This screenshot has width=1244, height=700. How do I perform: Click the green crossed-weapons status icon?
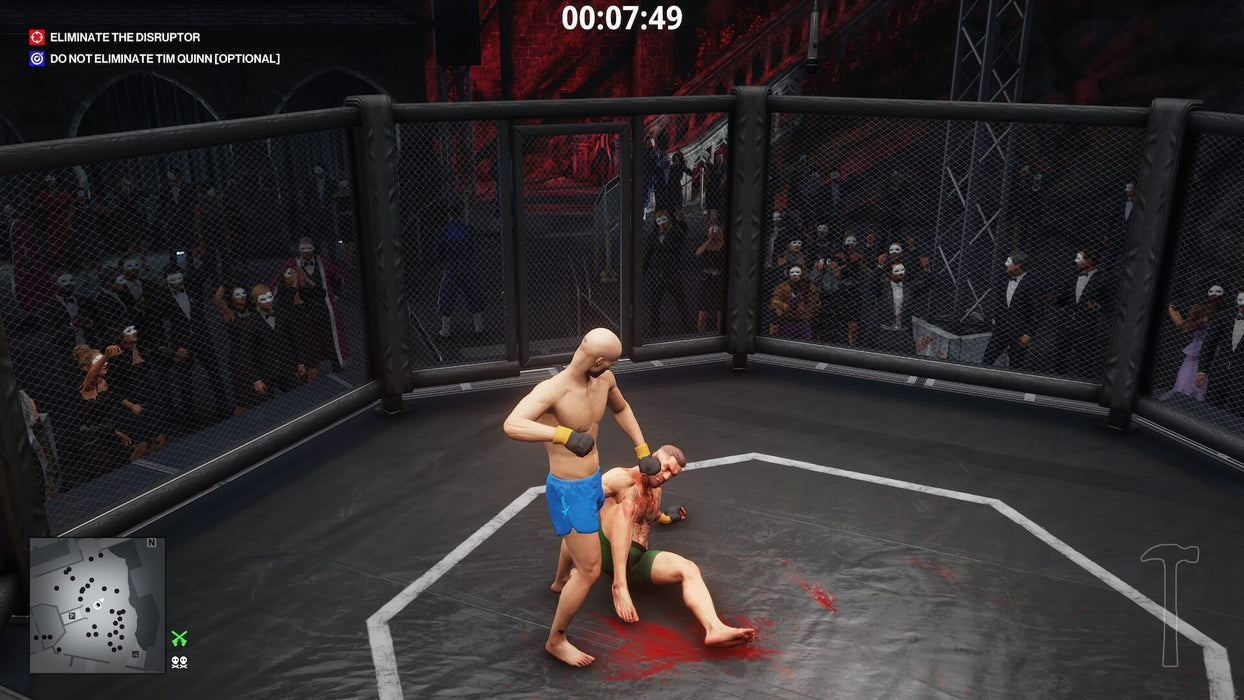pyautogui.click(x=179, y=638)
